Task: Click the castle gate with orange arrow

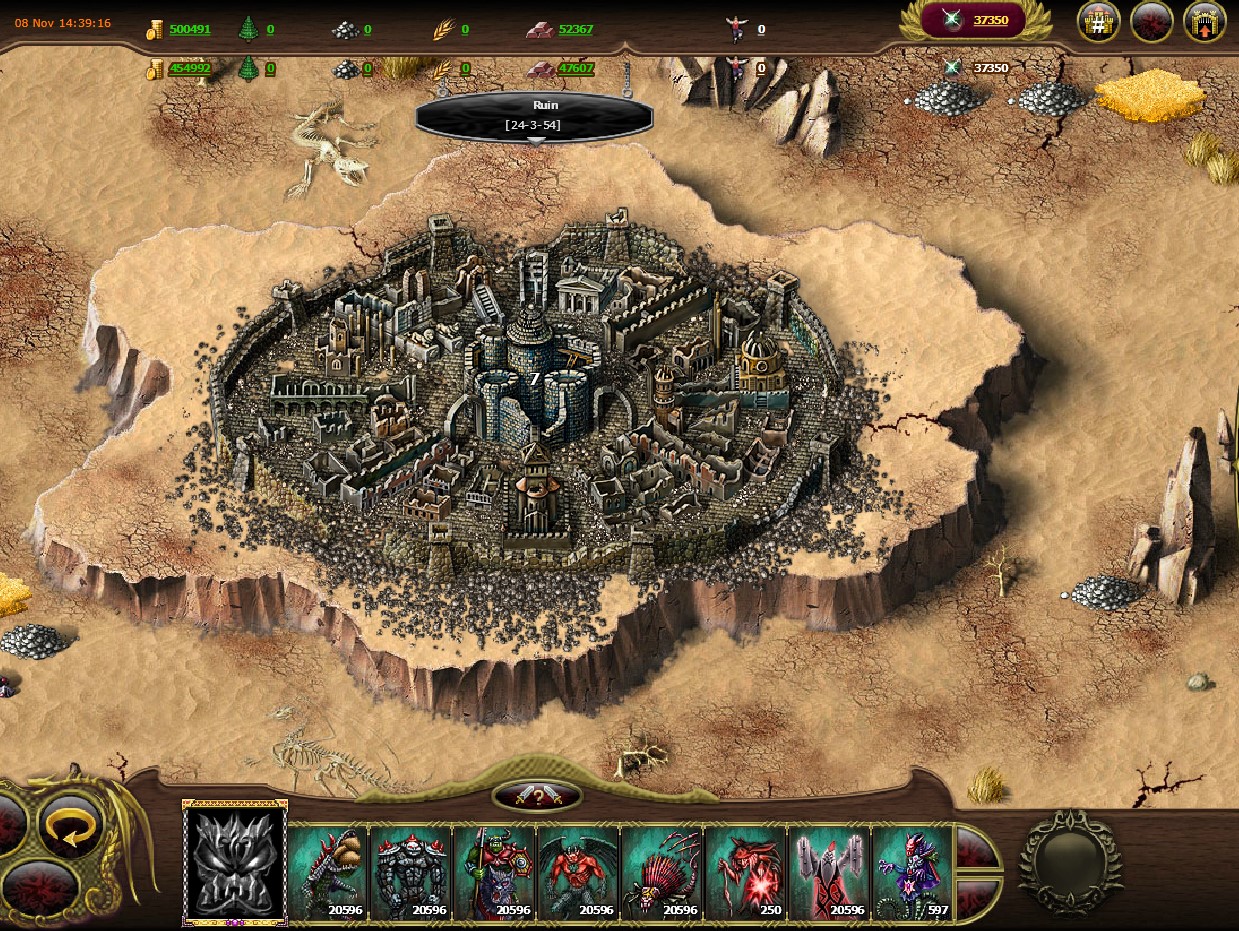Action: click(x=1204, y=22)
